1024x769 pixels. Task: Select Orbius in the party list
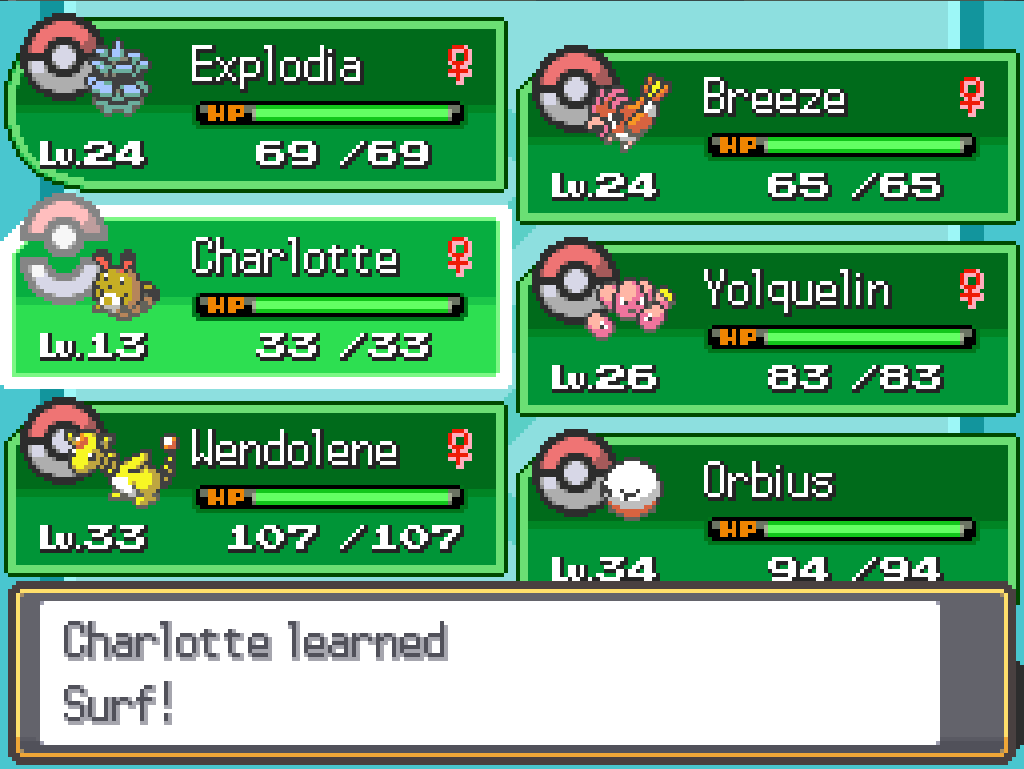(768, 510)
